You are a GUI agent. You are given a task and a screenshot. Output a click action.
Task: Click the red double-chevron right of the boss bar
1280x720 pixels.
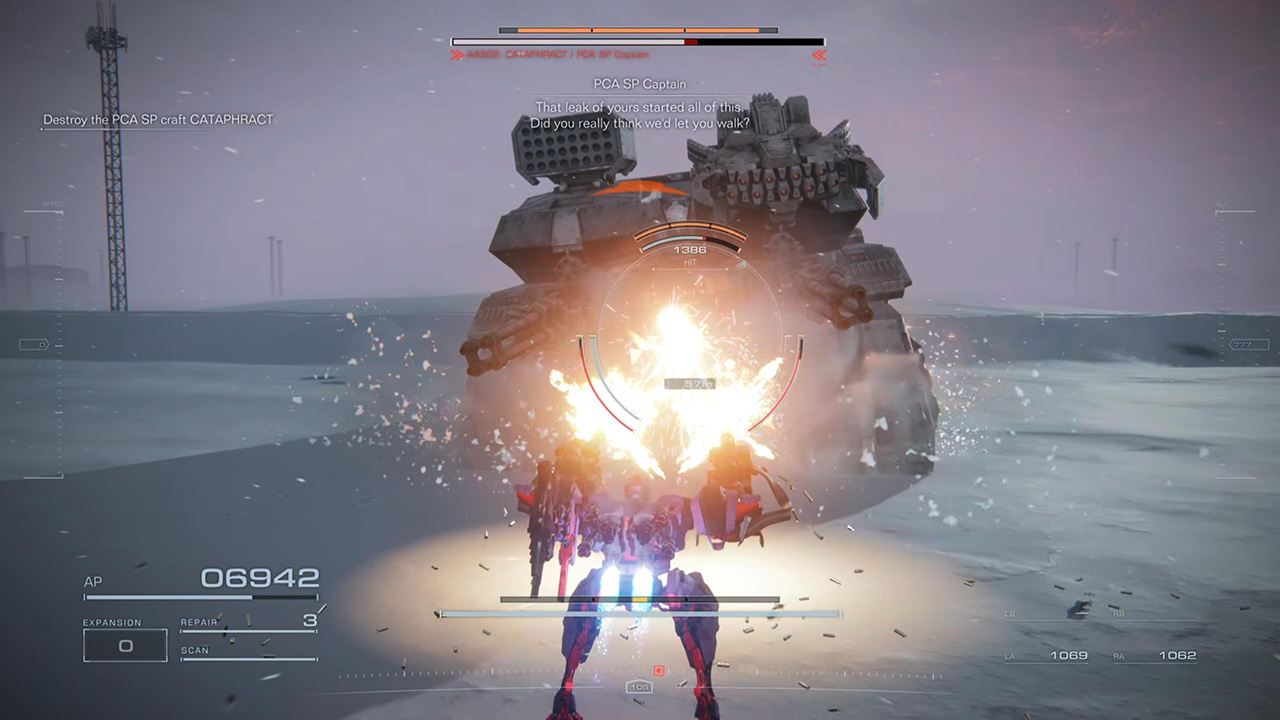819,56
